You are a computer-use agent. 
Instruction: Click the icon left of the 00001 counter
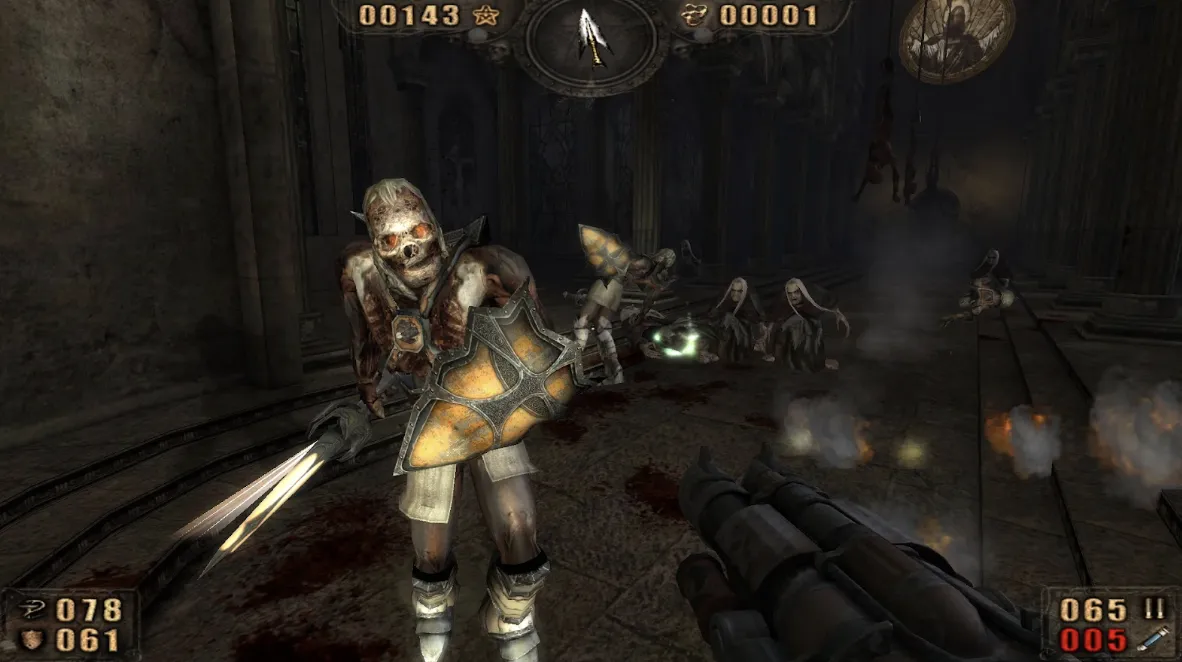692,15
